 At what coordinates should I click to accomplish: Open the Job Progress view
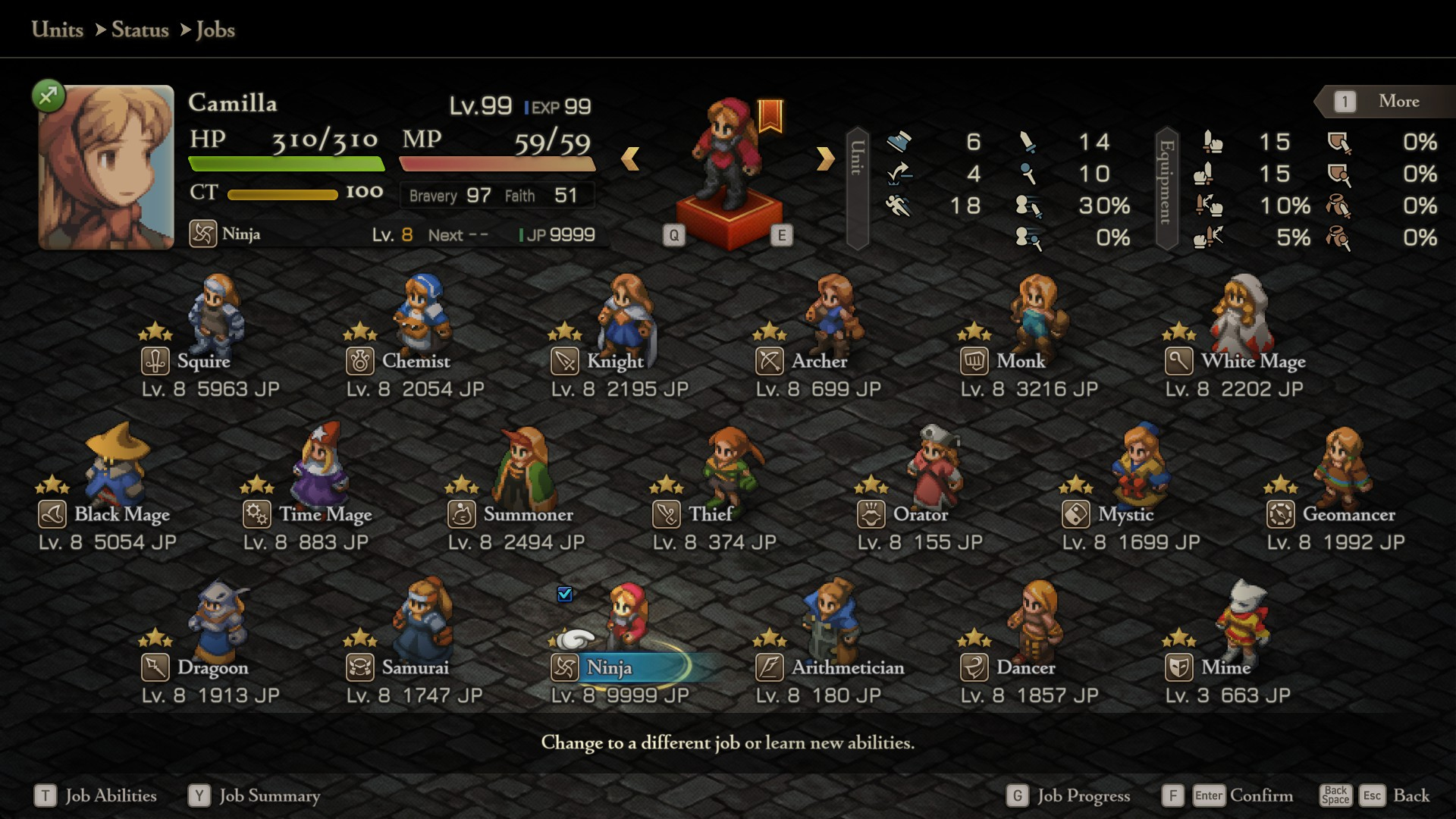click(1083, 795)
